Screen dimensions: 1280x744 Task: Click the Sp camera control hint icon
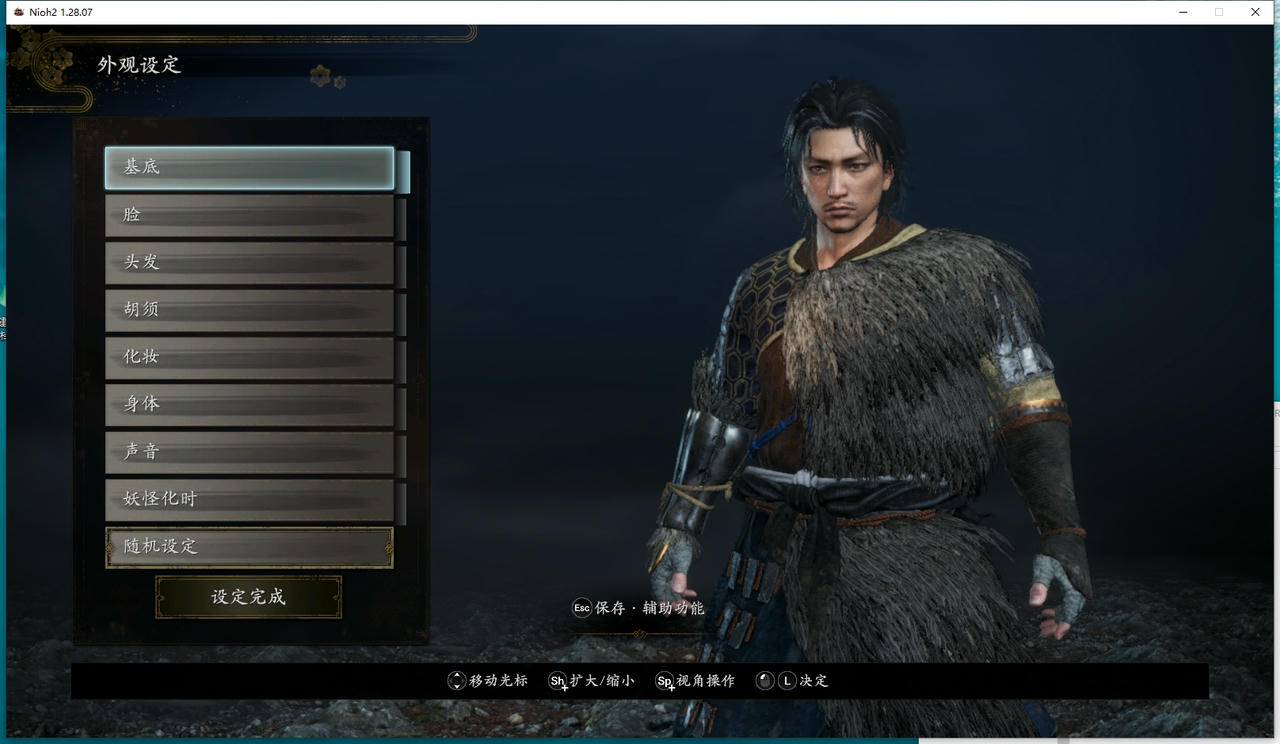pos(665,681)
